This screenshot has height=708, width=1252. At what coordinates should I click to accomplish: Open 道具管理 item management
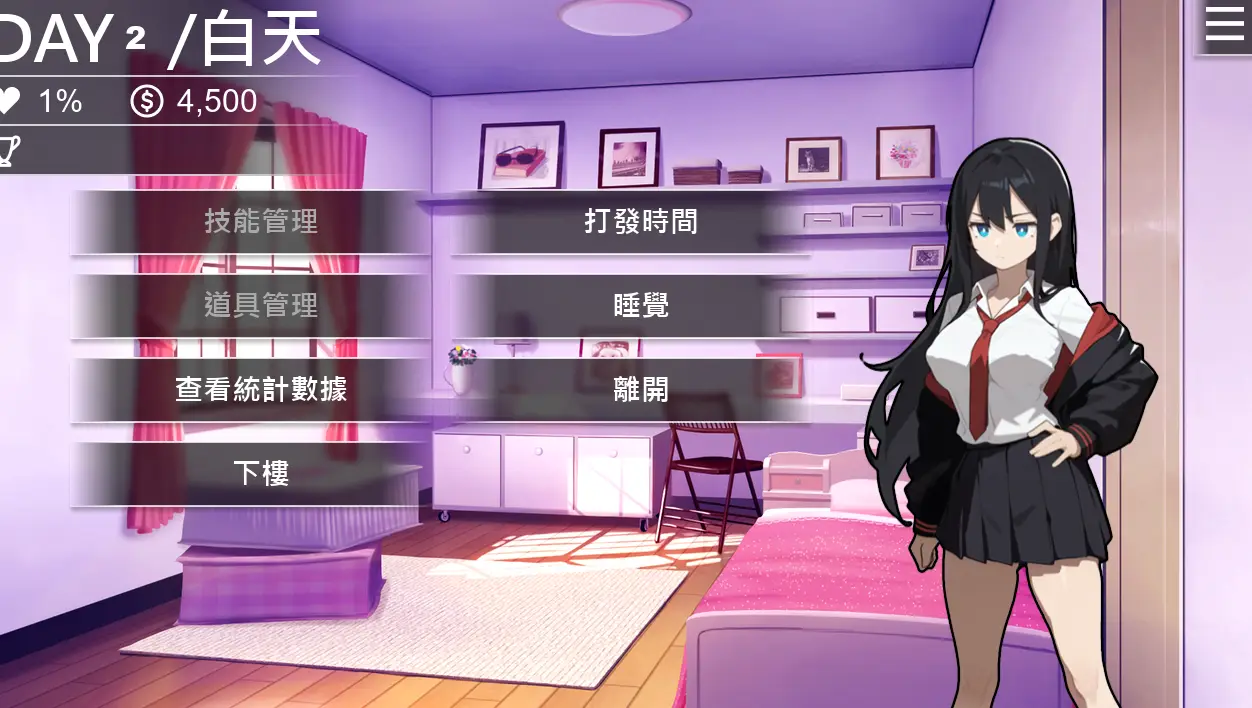tap(260, 305)
